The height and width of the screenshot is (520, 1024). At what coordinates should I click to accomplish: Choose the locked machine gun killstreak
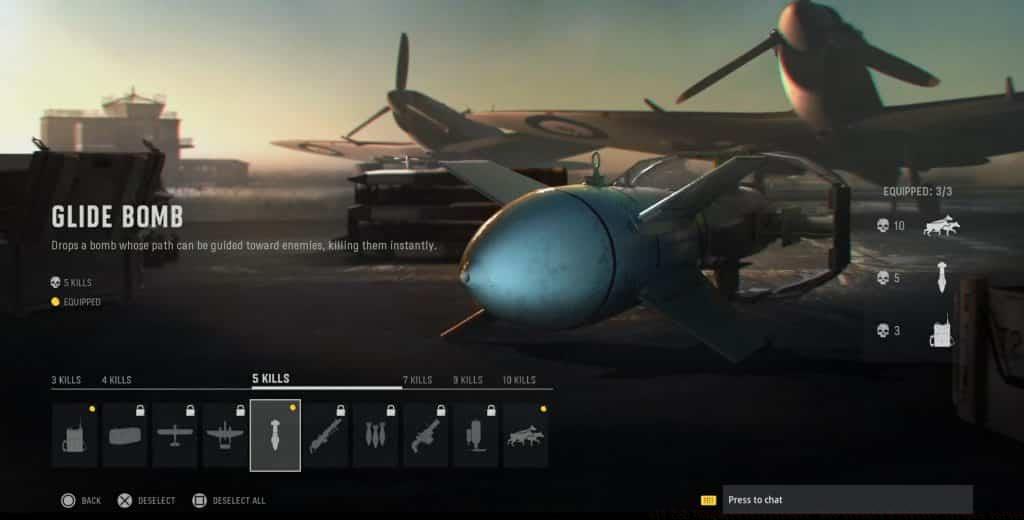(x=325, y=435)
